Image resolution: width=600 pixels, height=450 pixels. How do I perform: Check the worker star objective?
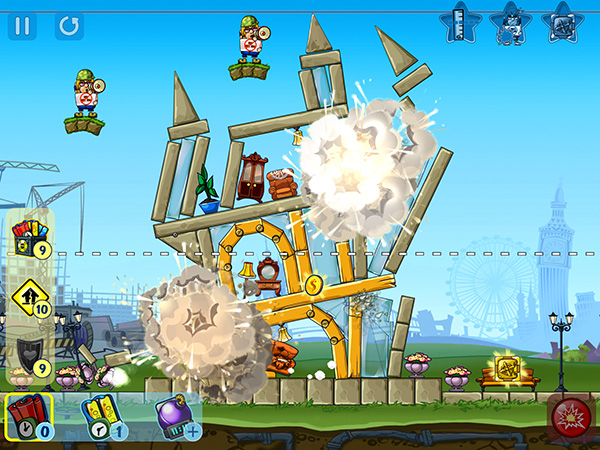(512, 22)
